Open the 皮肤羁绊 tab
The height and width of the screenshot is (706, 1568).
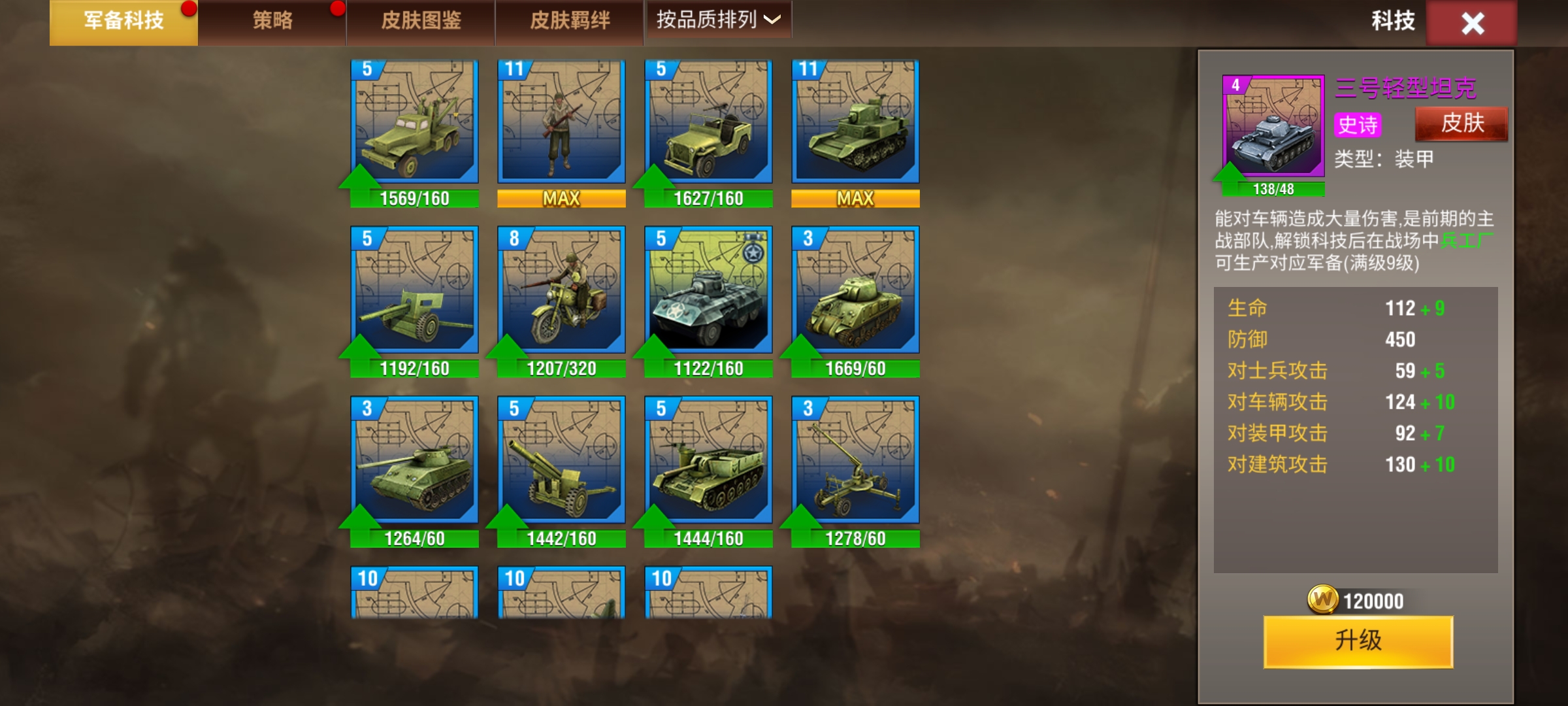tap(570, 22)
